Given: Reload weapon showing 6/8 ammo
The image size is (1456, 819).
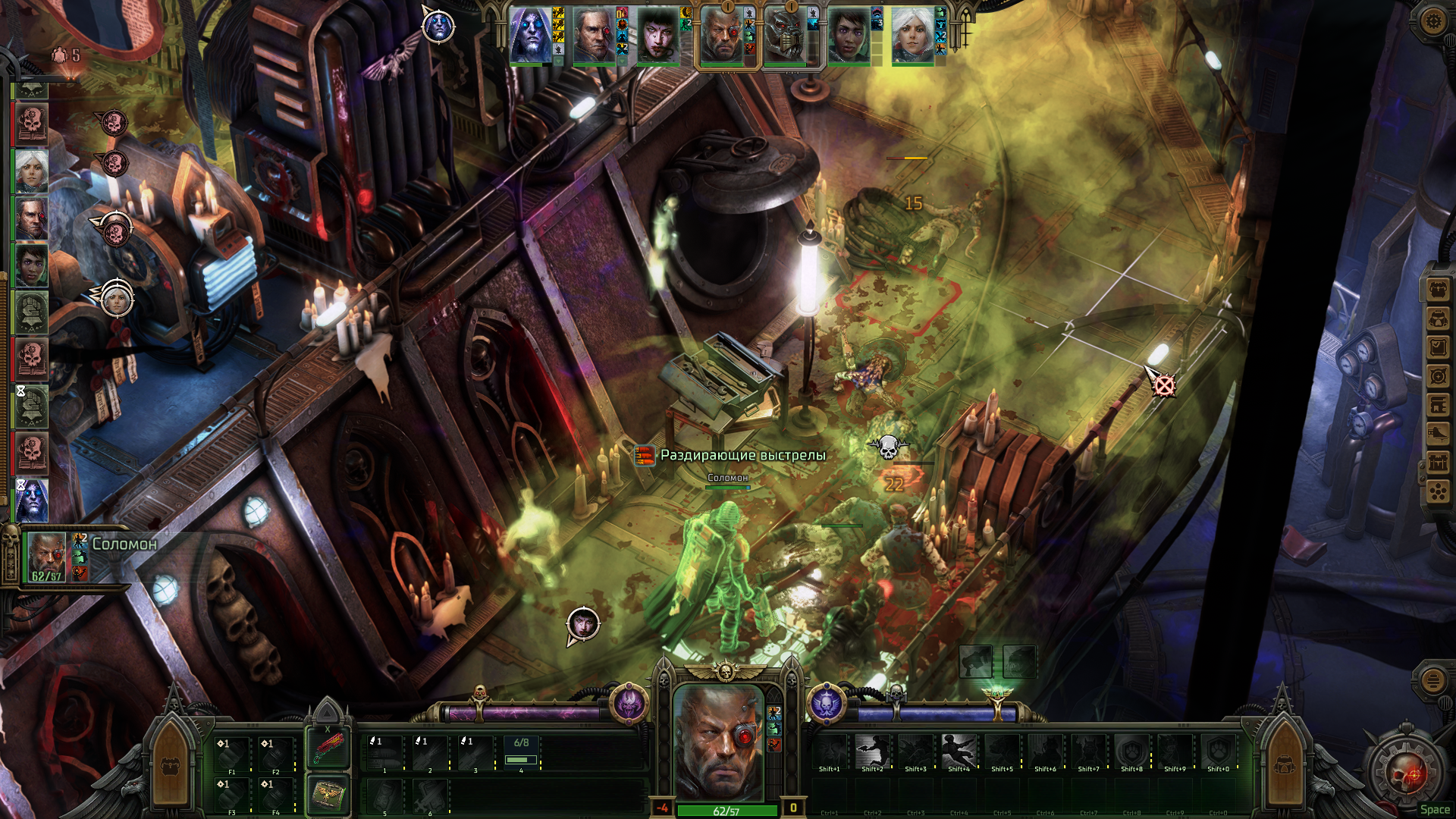Looking at the screenshot, I should pyautogui.click(x=522, y=753).
